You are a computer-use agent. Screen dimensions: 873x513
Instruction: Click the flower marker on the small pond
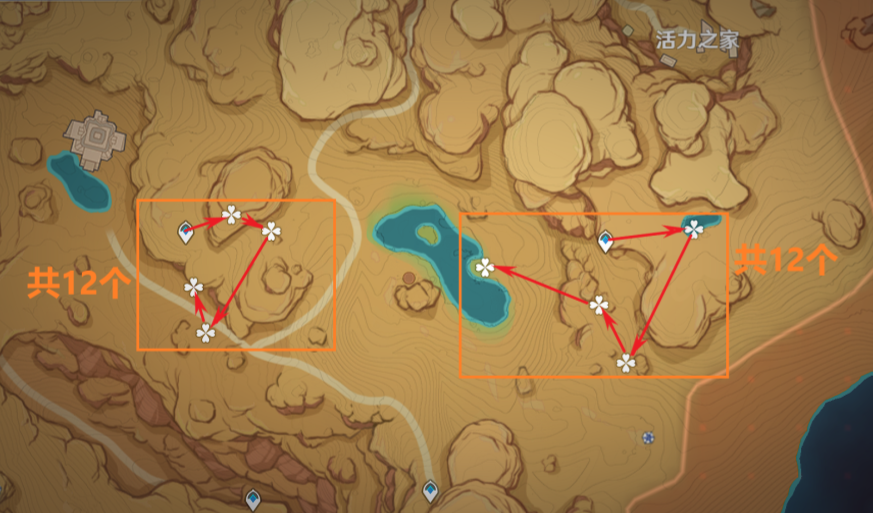coord(693,229)
